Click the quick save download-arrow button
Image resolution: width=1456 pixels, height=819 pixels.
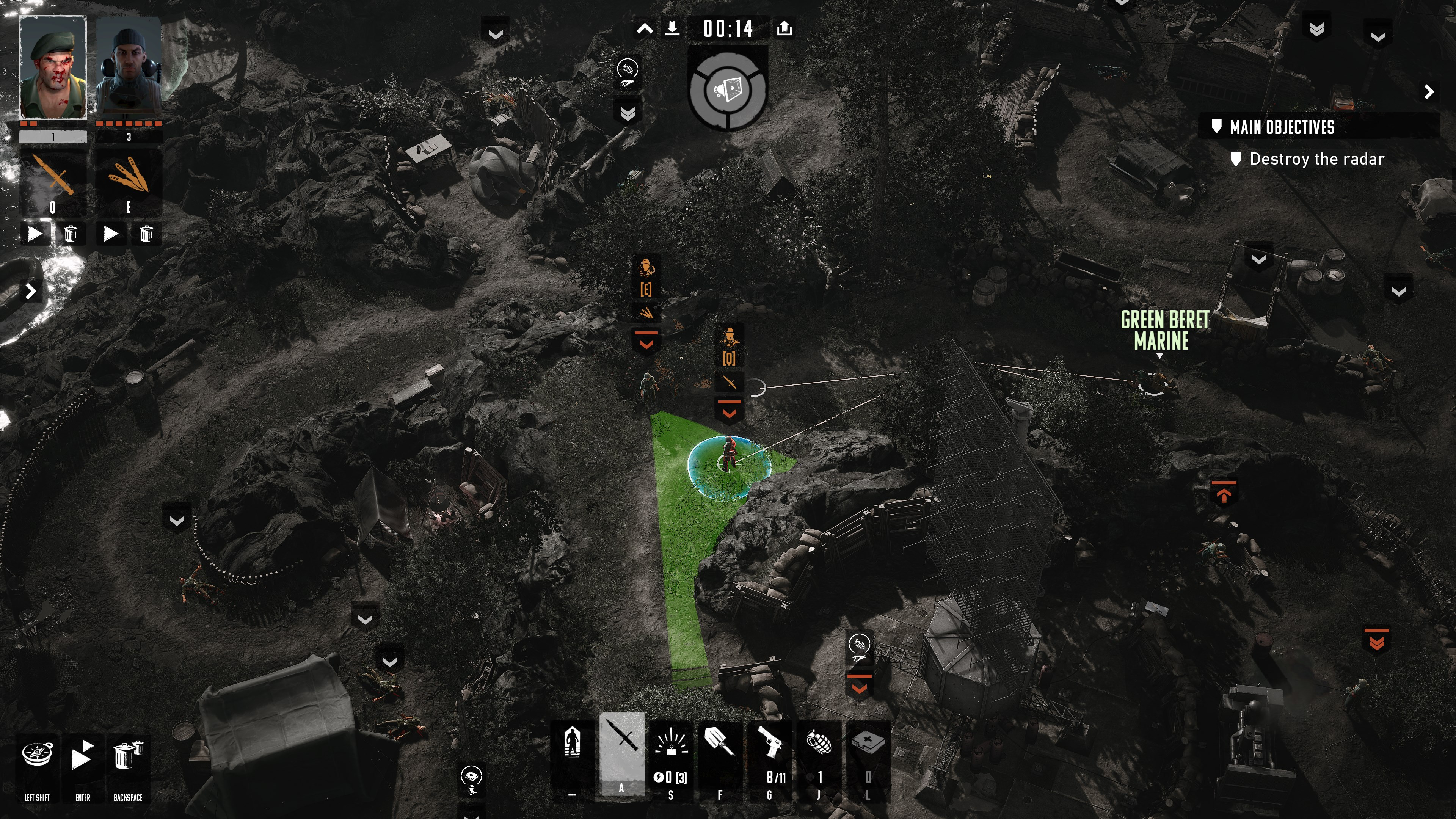pos(672,28)
